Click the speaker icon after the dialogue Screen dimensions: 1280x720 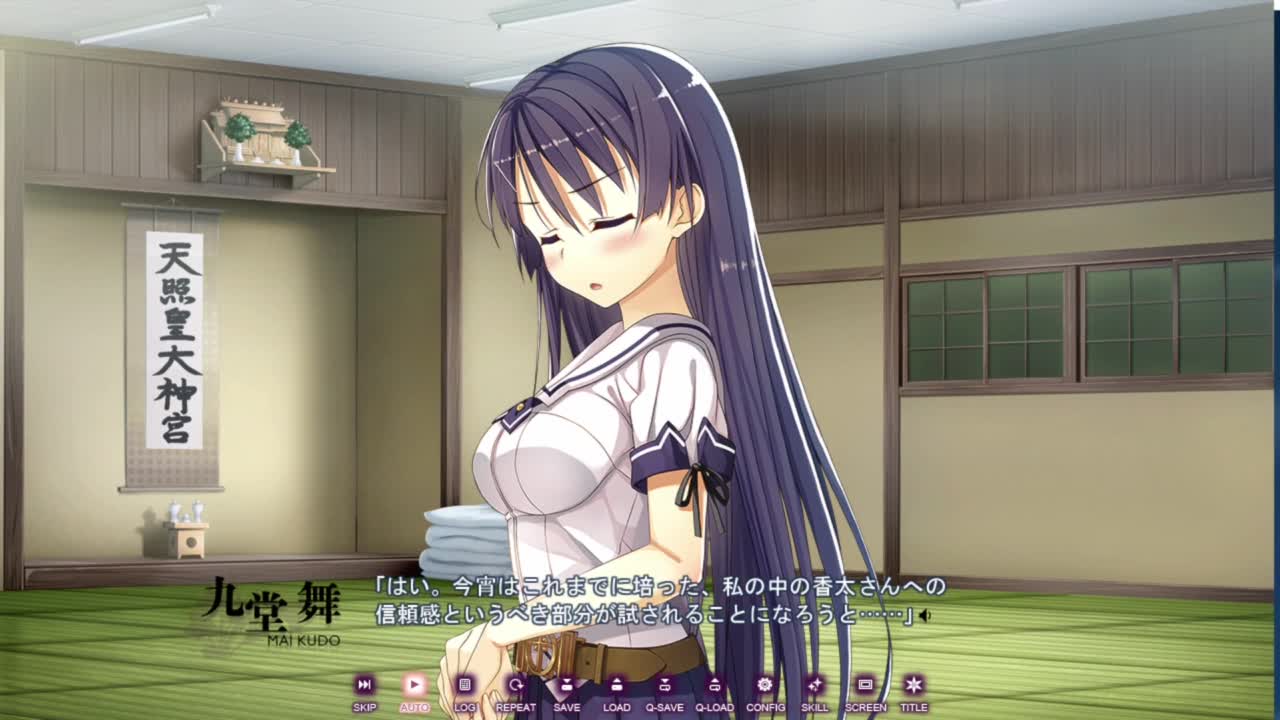click(925, 616)
